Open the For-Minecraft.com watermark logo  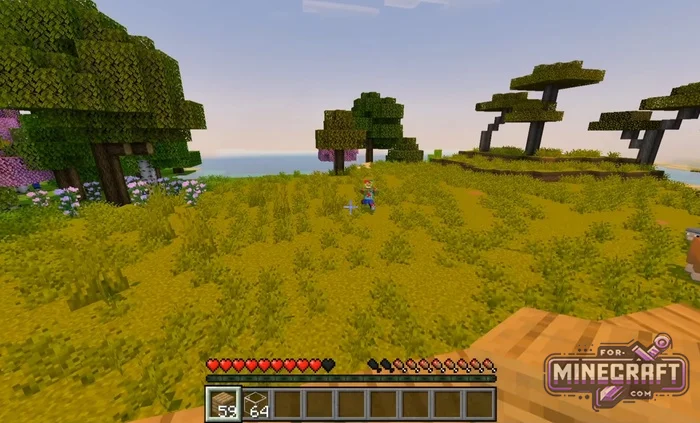617,374
